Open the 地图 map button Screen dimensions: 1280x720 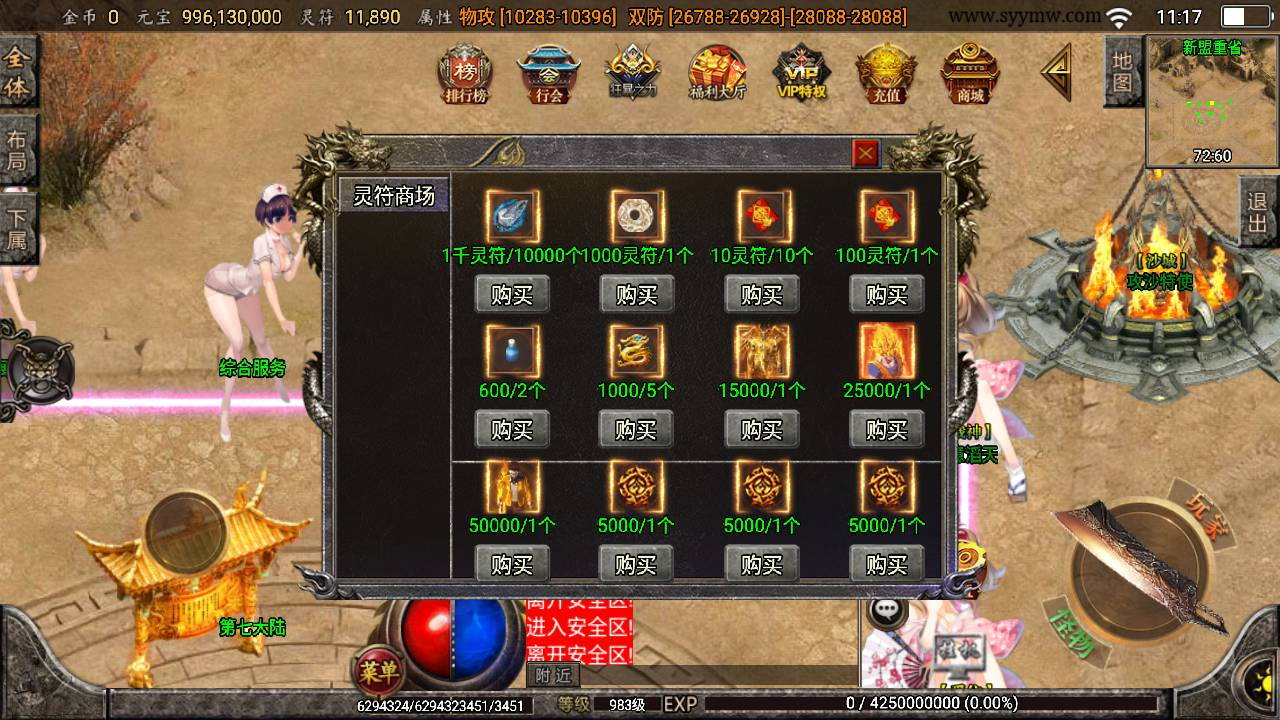(x=1123, y=71)
